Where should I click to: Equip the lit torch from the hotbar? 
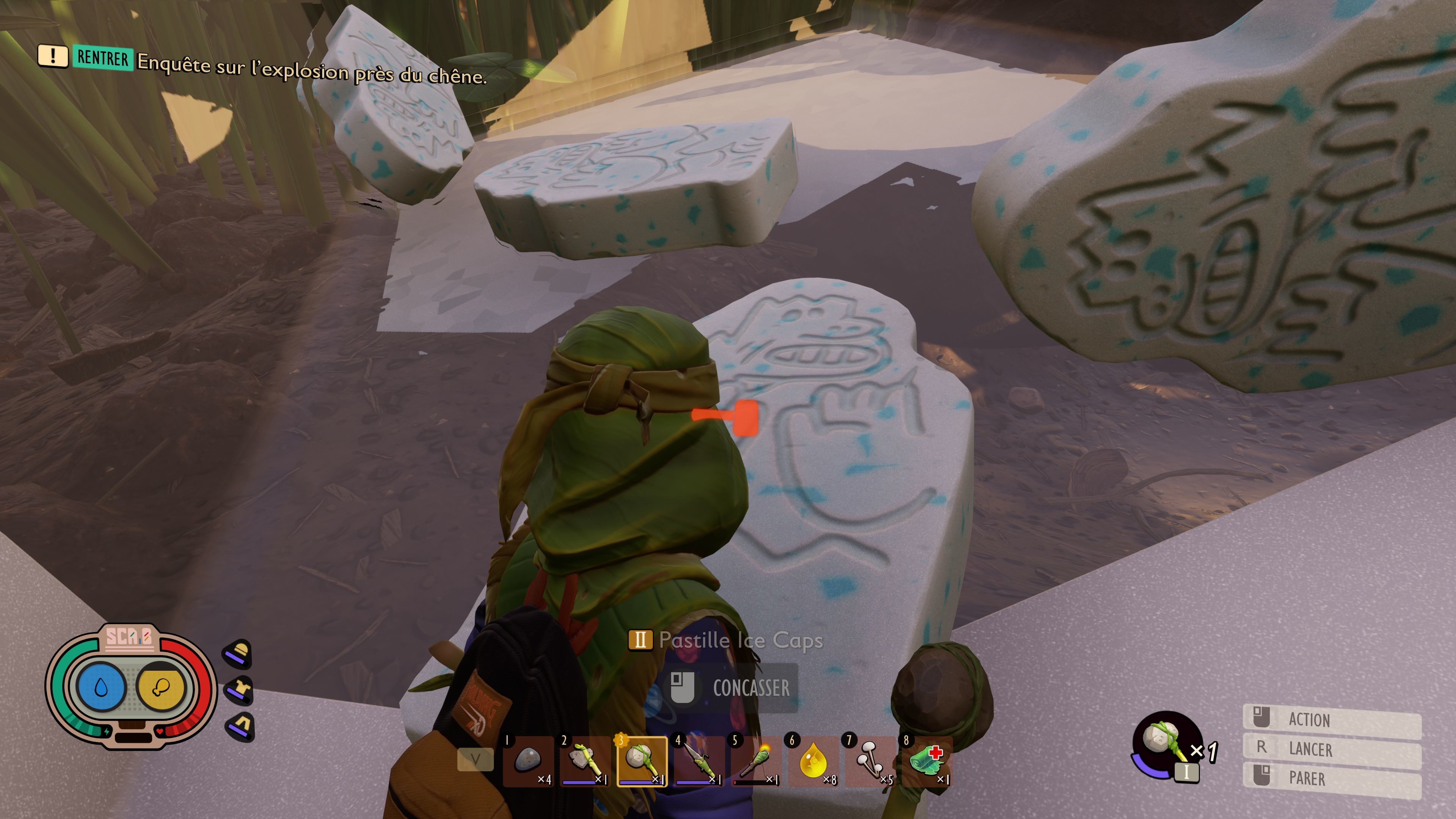pos(756,761)
